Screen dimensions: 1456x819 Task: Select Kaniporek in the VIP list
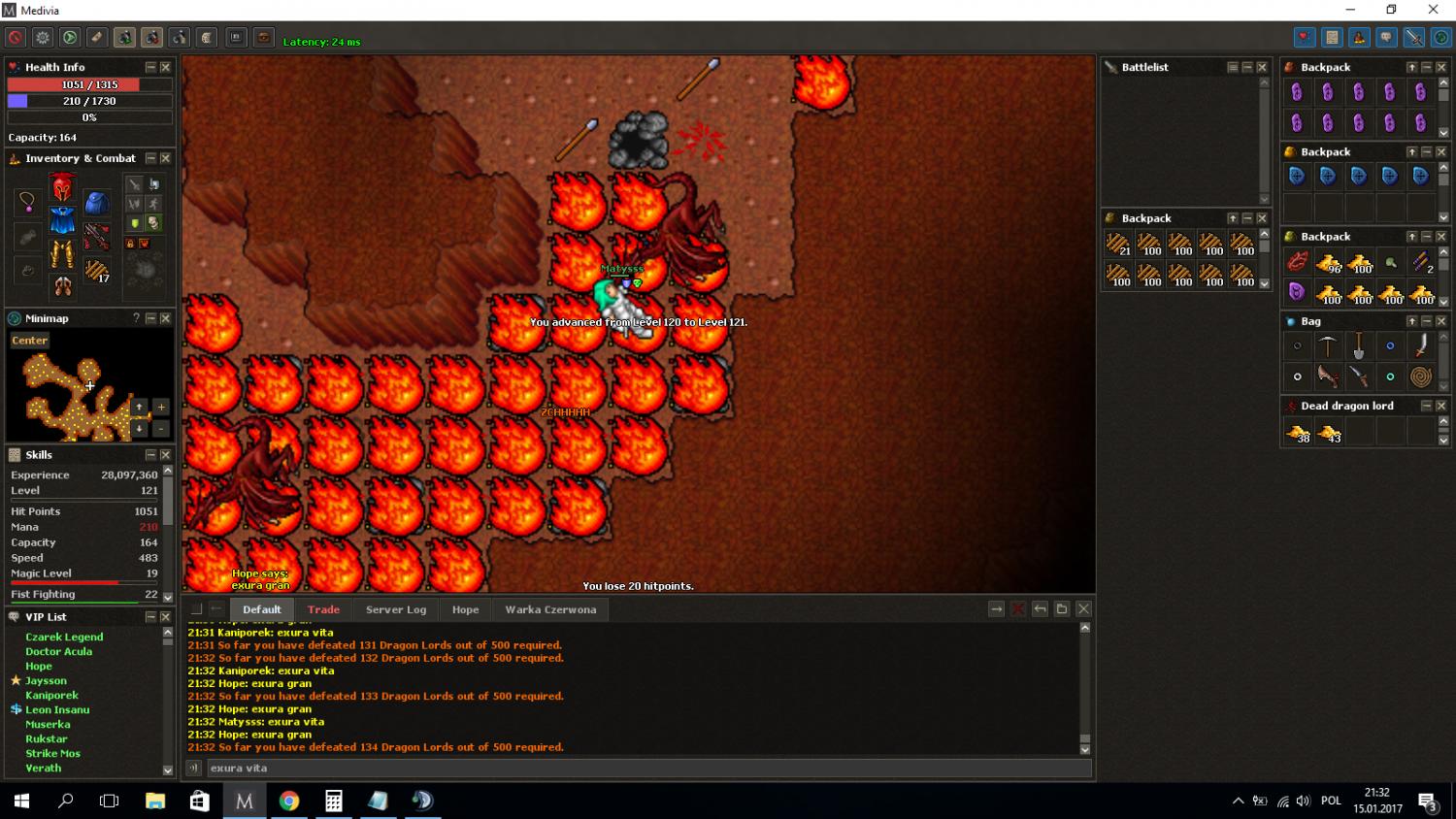(51, 695)
